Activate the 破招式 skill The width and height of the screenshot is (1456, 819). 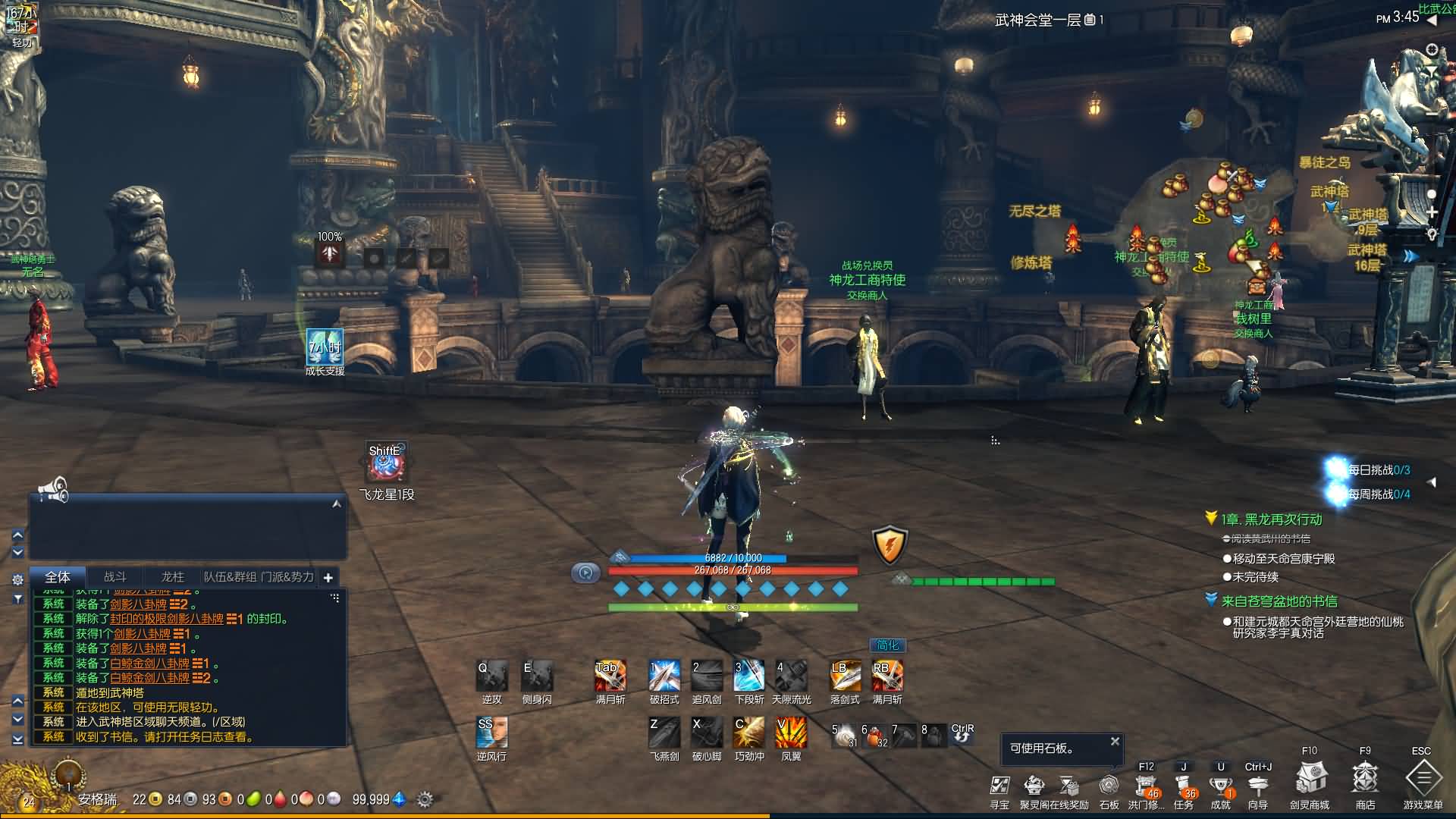[x=664, y=676]
